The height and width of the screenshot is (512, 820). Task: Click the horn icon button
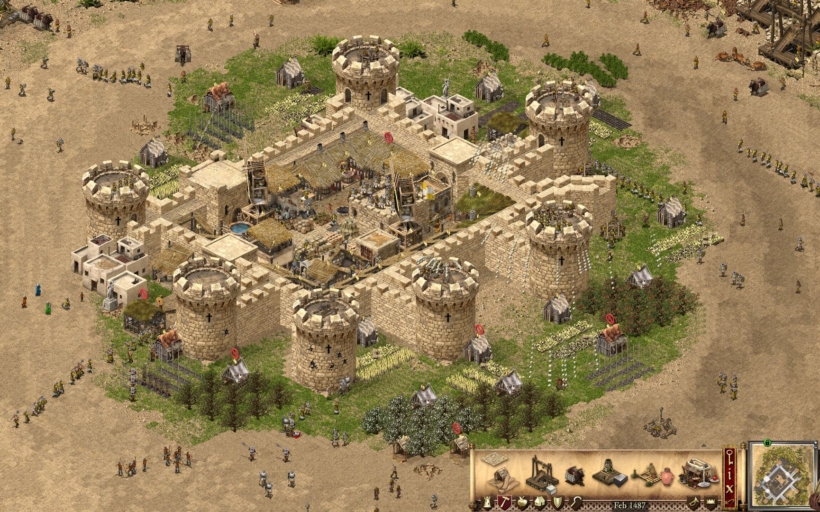coord(692,502)
